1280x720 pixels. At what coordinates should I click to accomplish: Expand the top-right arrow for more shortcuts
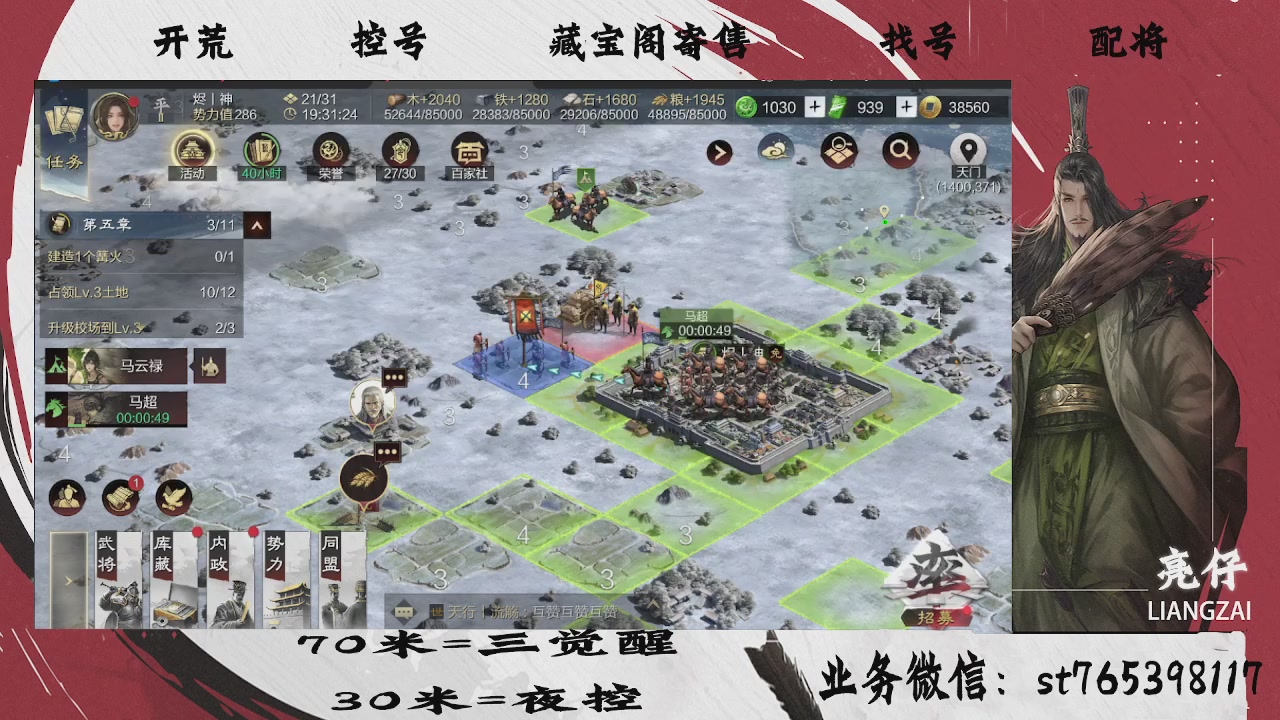click(718, 152)
